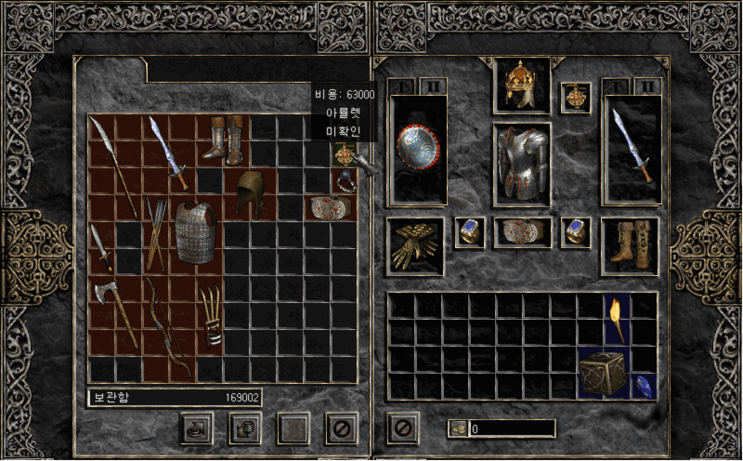
Task: Click the ring in the vendor grid
Action: (345, 181)
